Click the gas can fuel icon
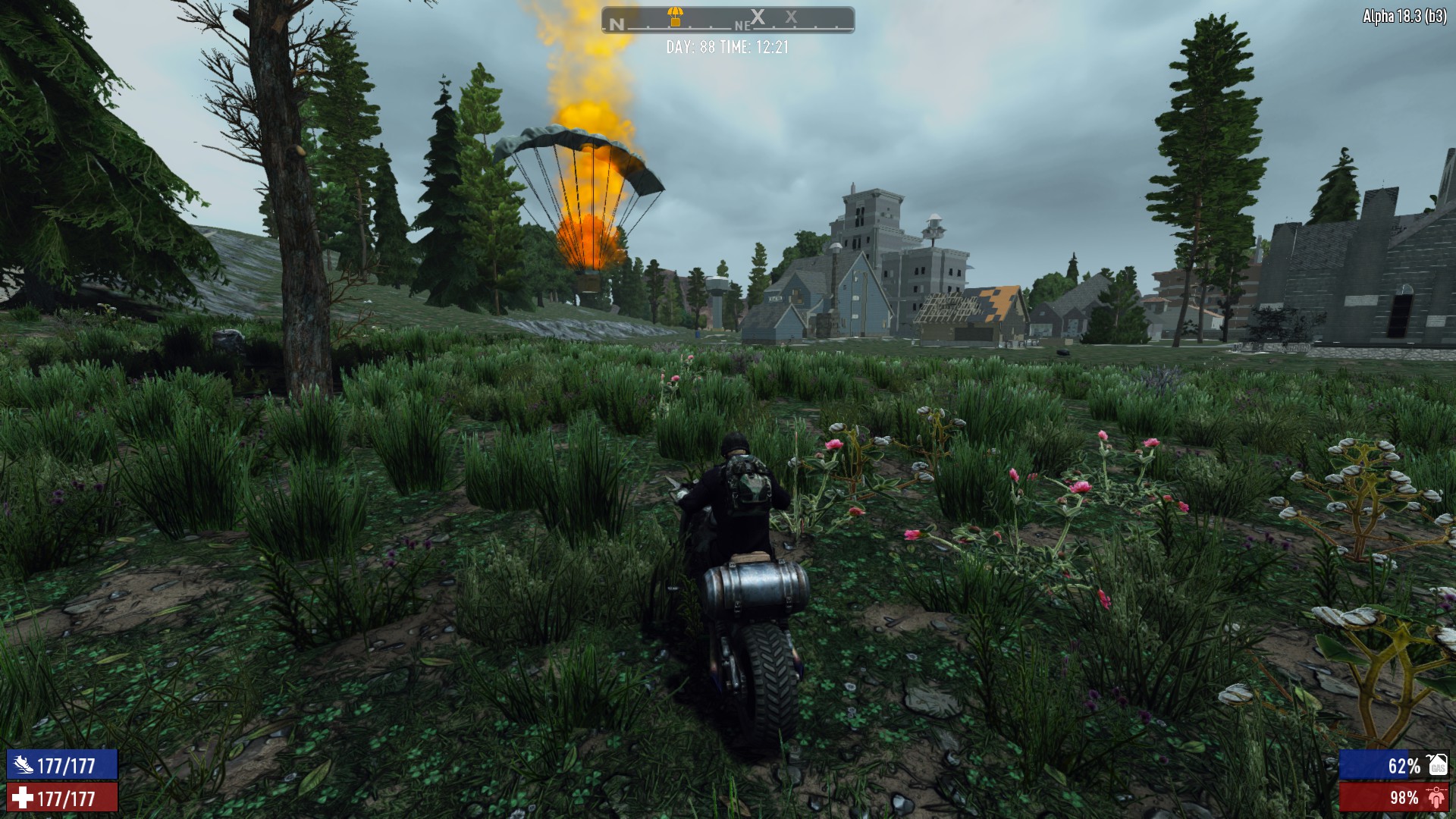This screenshot has width=1456, height=819. (1438, 765)
